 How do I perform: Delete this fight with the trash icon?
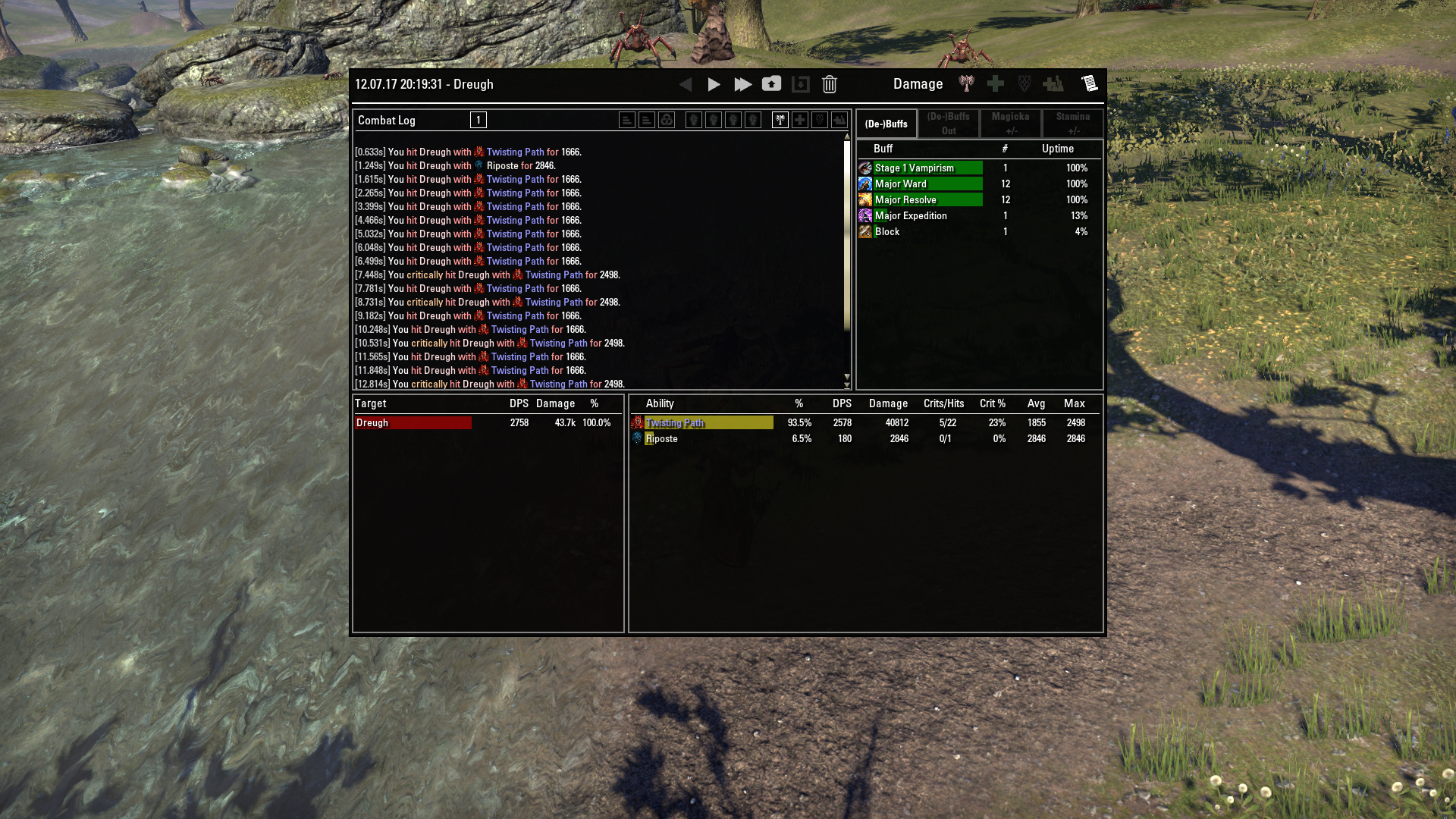pyautogui.click(x=829, y=85)
